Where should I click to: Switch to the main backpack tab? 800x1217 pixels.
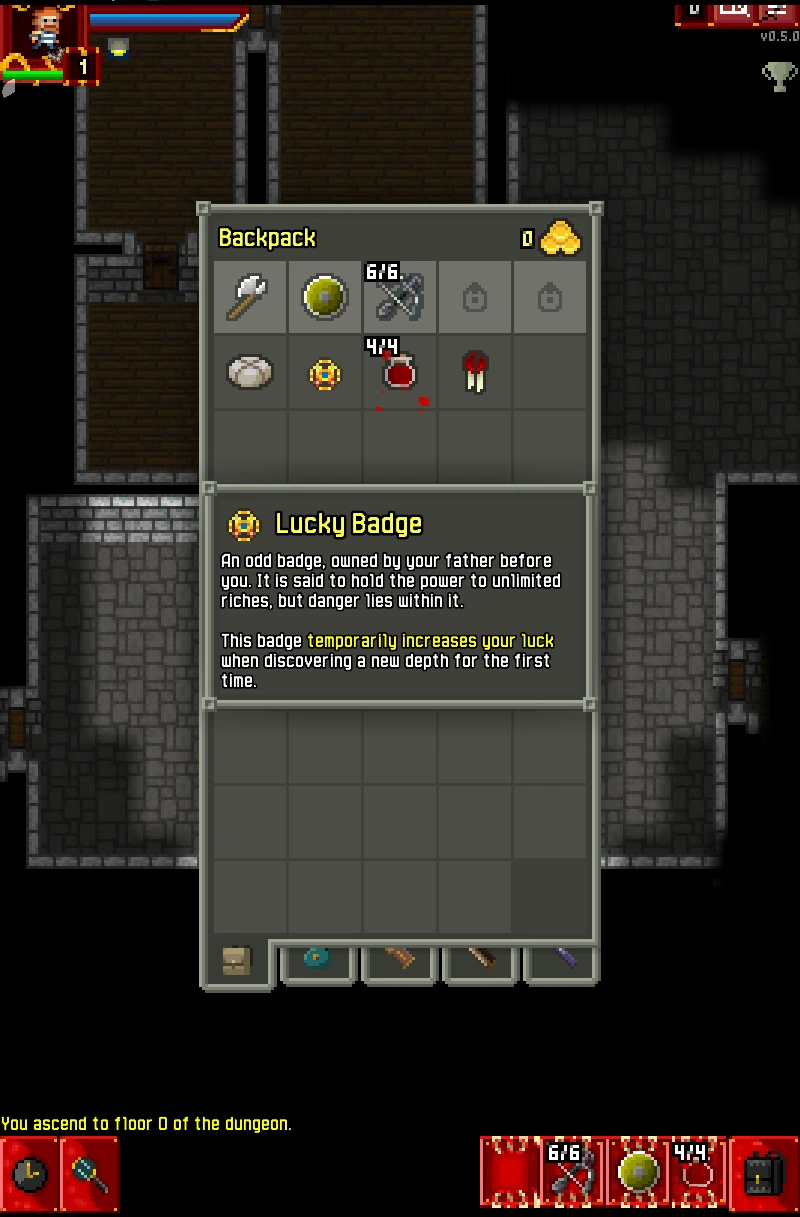(x=237, y=963)
